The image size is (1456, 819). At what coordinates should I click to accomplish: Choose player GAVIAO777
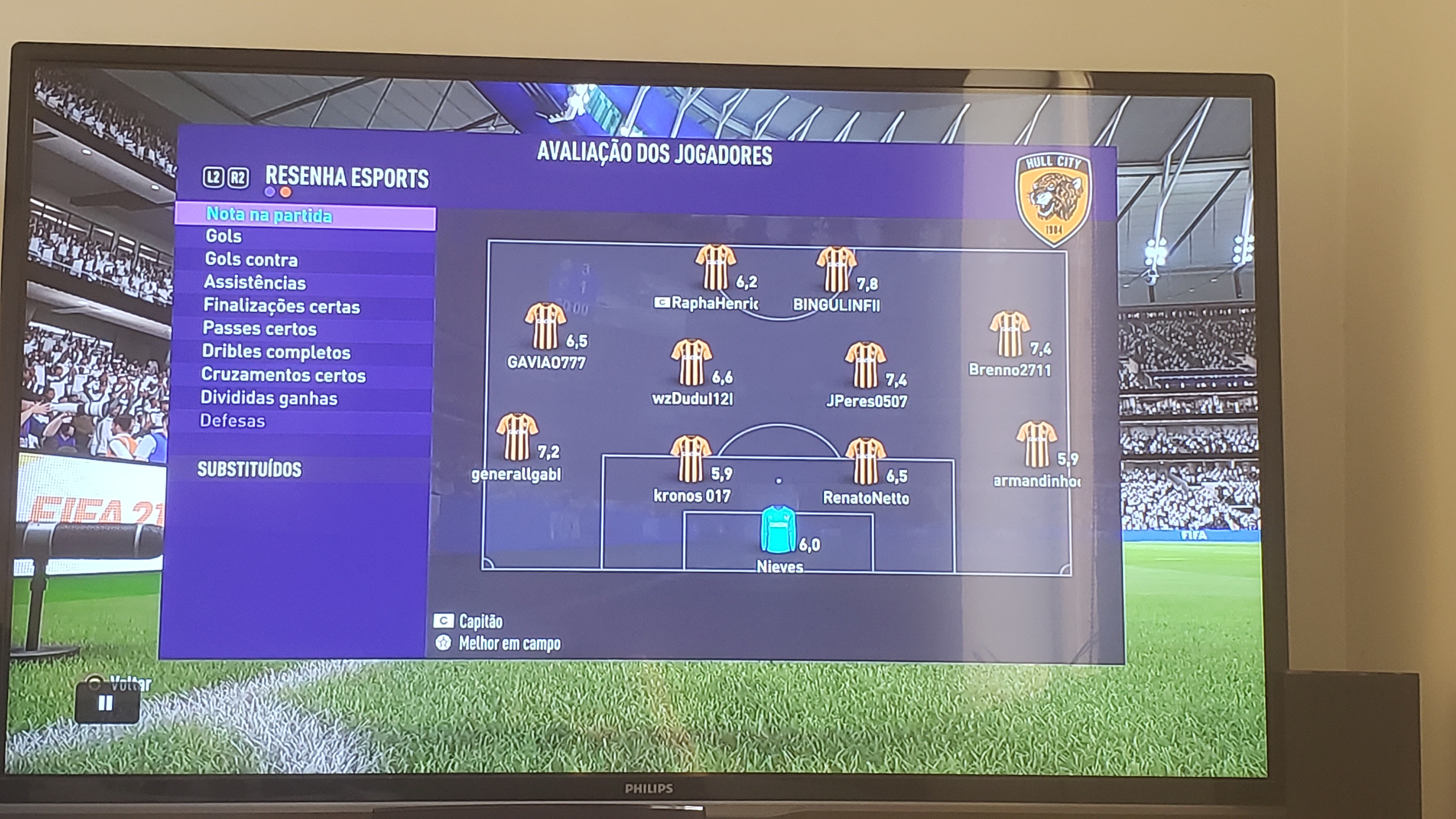pos(545,326)
